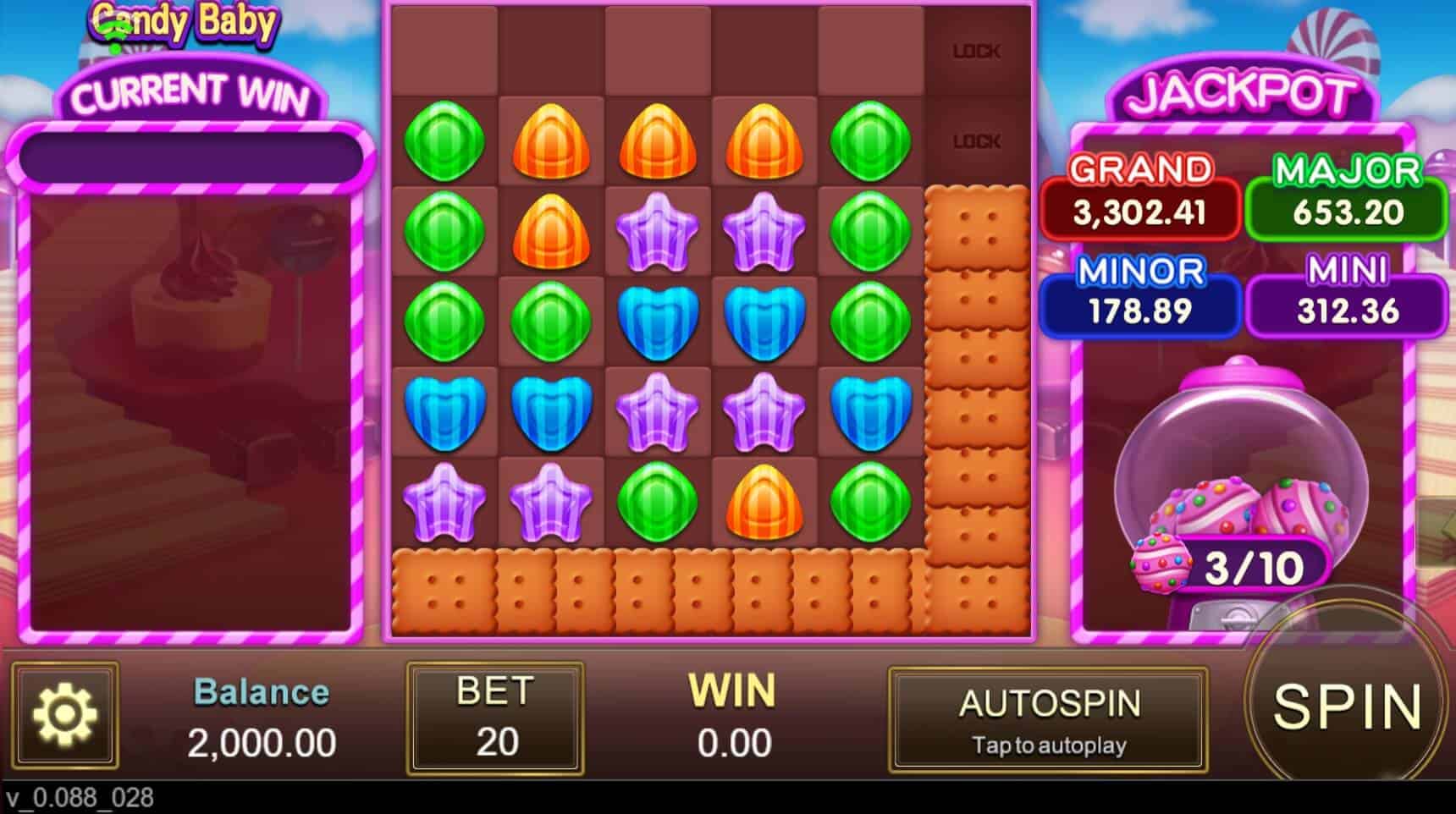Expand the GRAND jackpot display
The image size is (1456, 814).
1141,192
